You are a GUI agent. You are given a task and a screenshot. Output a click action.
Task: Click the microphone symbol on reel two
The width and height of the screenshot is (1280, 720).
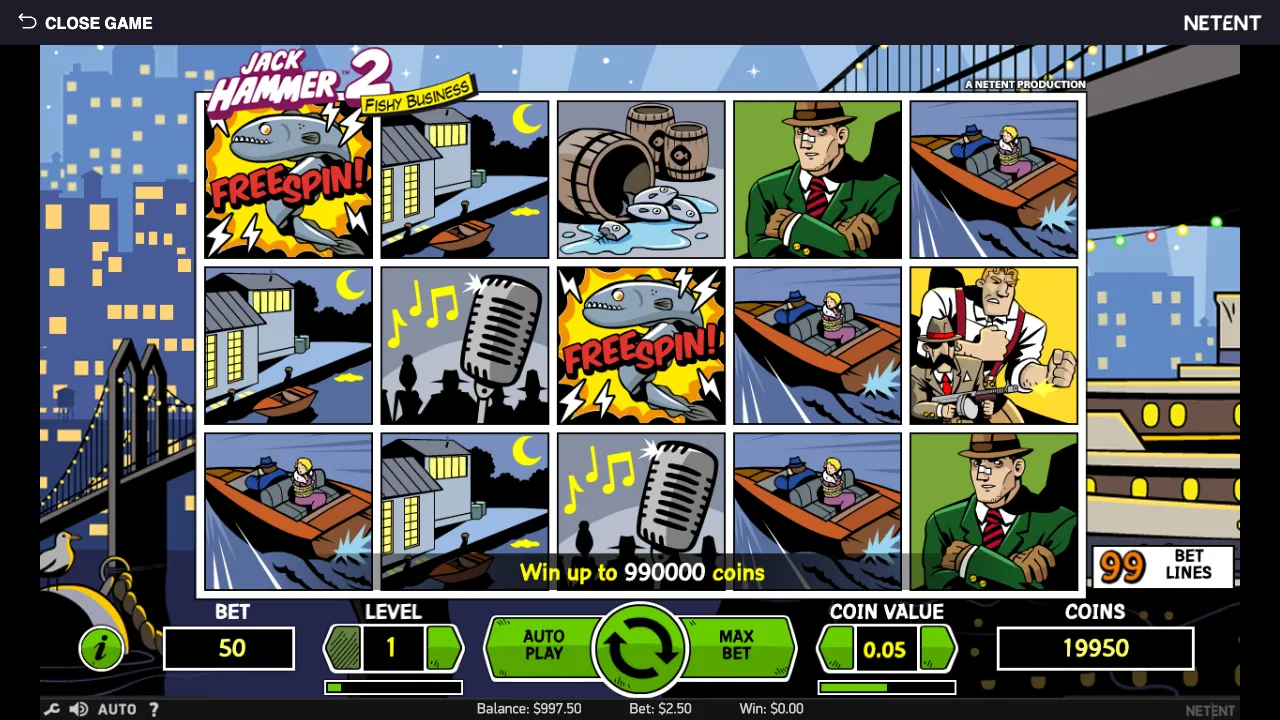click(x=463, y=345)
